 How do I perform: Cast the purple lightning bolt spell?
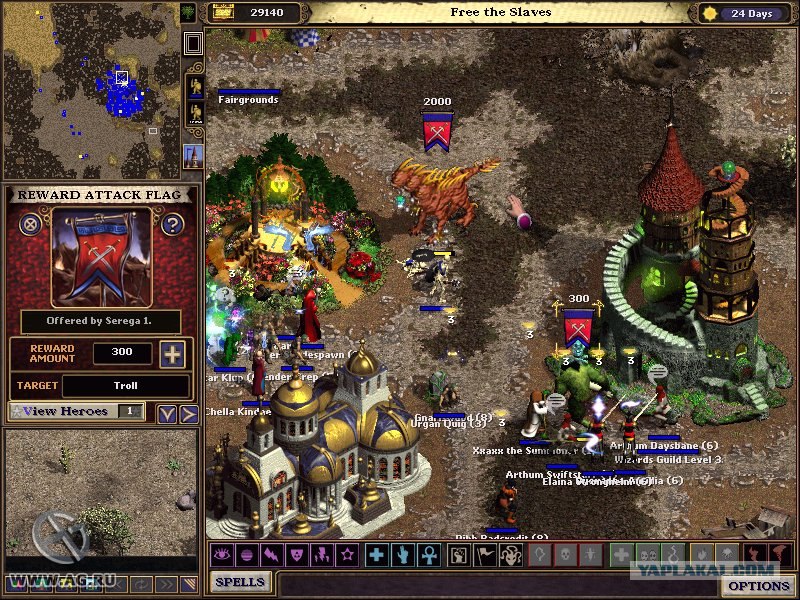tap(271, 554)
